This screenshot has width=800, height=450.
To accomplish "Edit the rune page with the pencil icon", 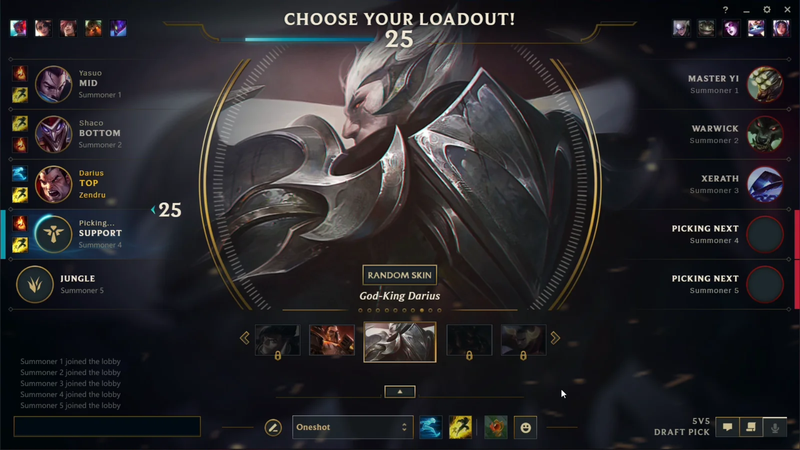I will click(x=273, y=427).
